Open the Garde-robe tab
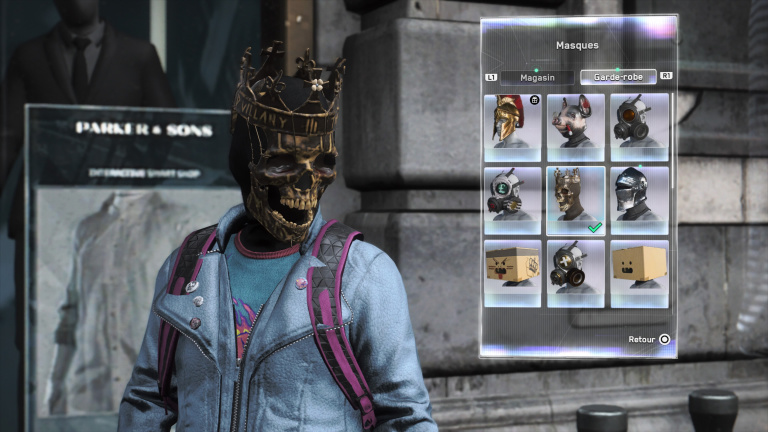Screen dimensions: 768x432 [617, 76]
